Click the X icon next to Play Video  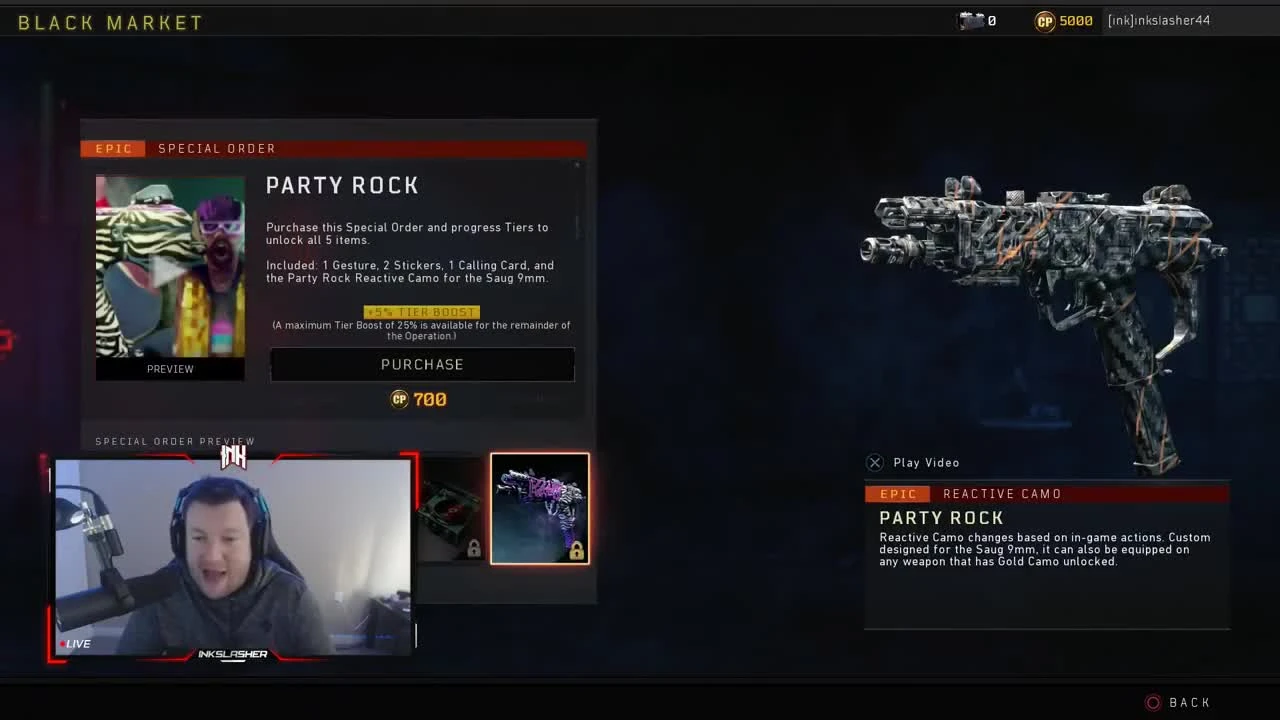[x=875, y=462]
